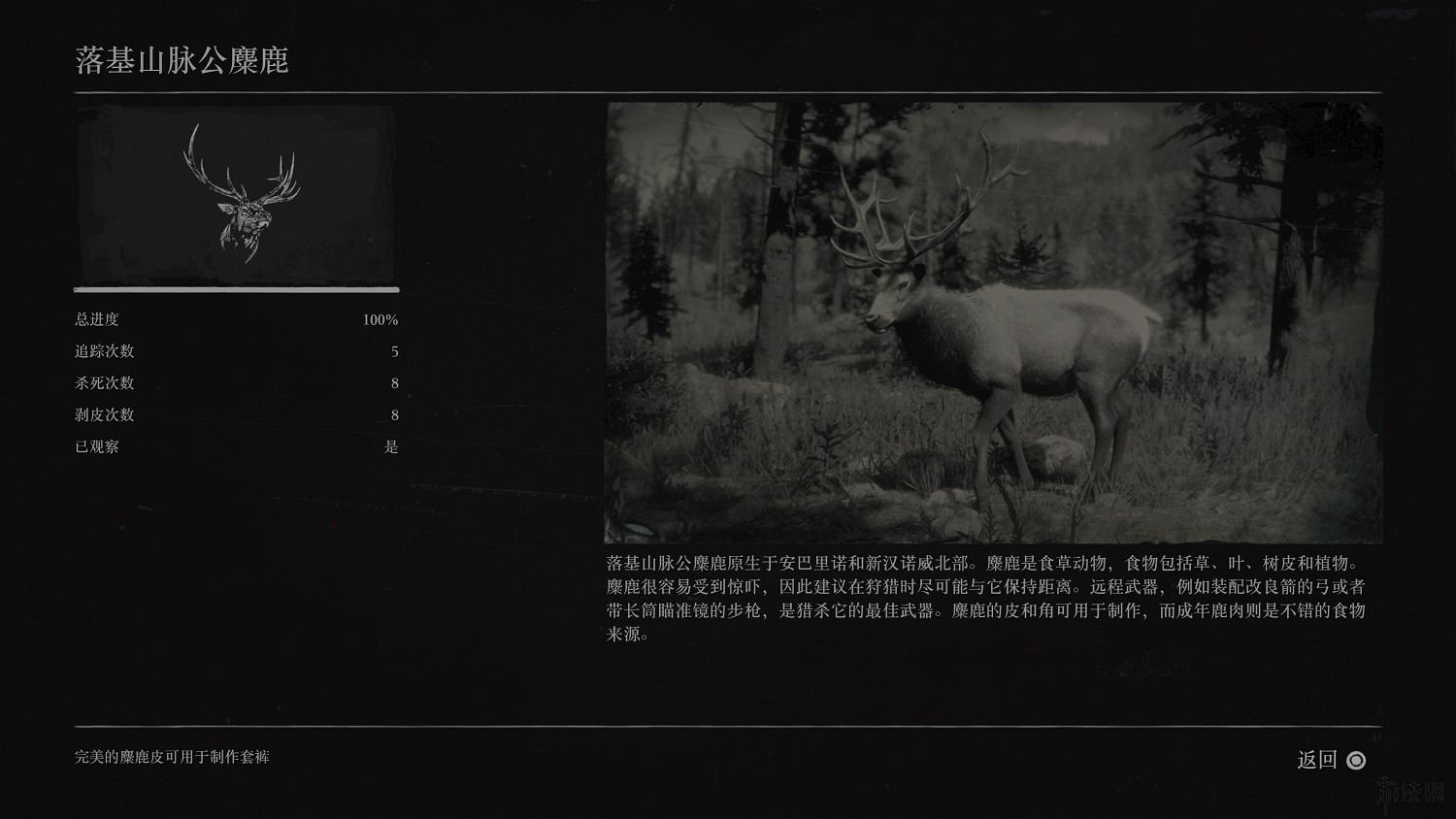Toggle the 剥皮次数 skinned stat row

[x=107, y=415]
